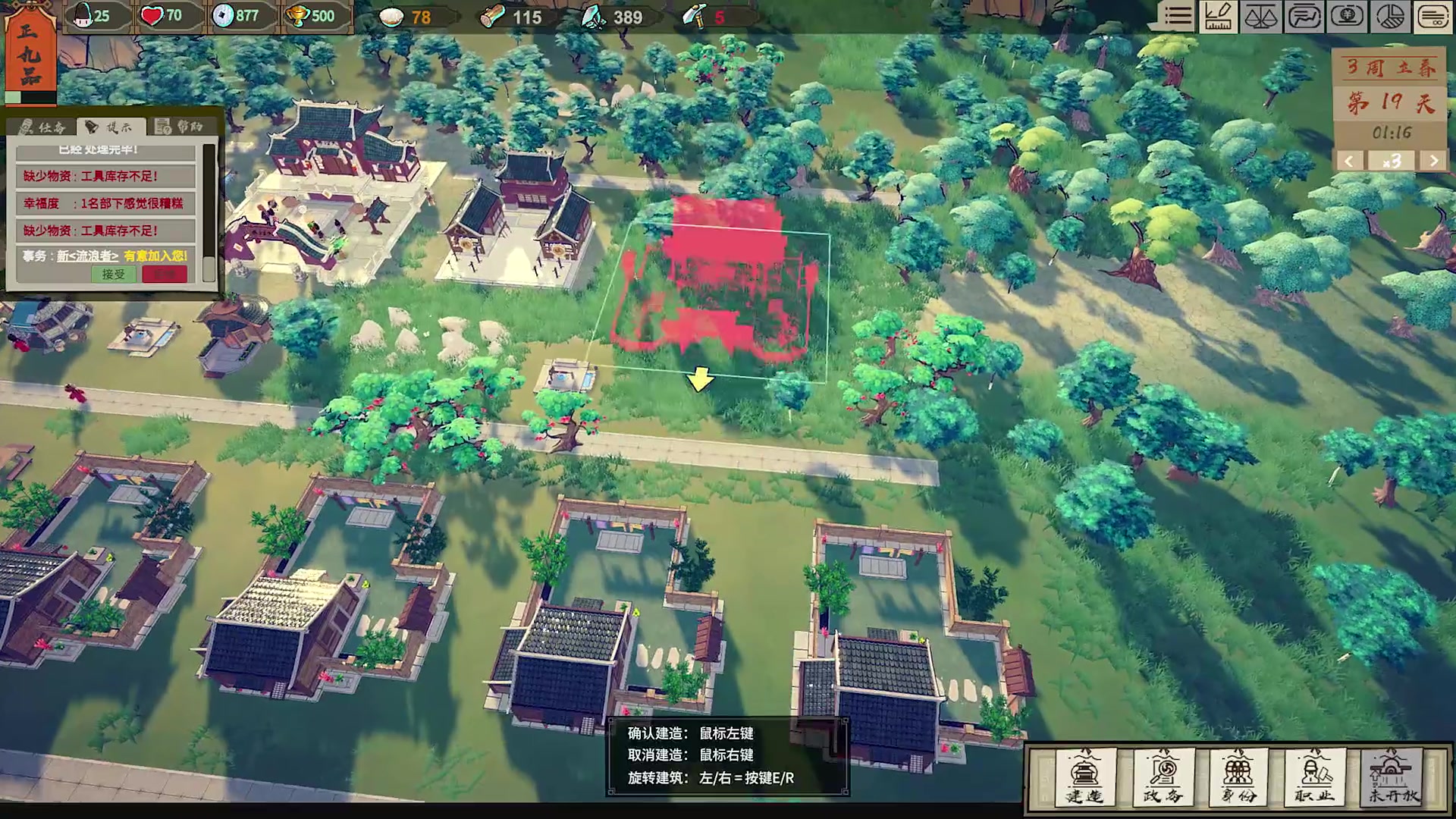1456x819 pixels.
Task: Open the 新<流浪者> wanderer link
Action: pos(88,256)
